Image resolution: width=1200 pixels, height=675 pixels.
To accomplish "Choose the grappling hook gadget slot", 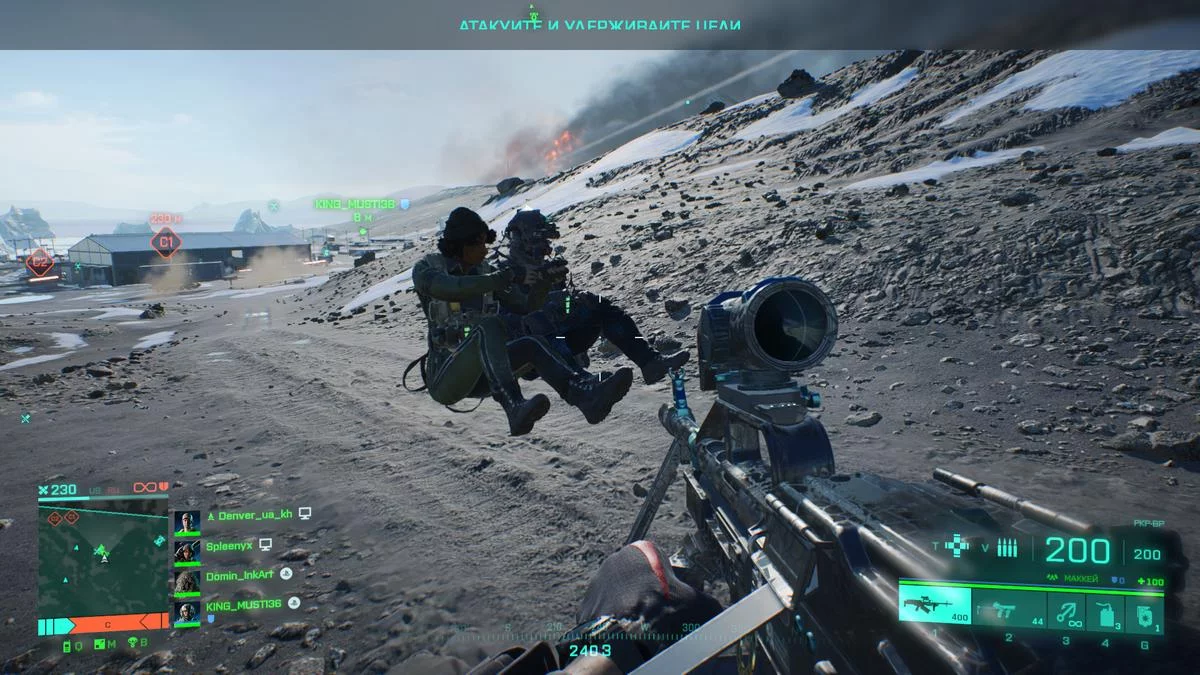I will [x=1066, y=610].
